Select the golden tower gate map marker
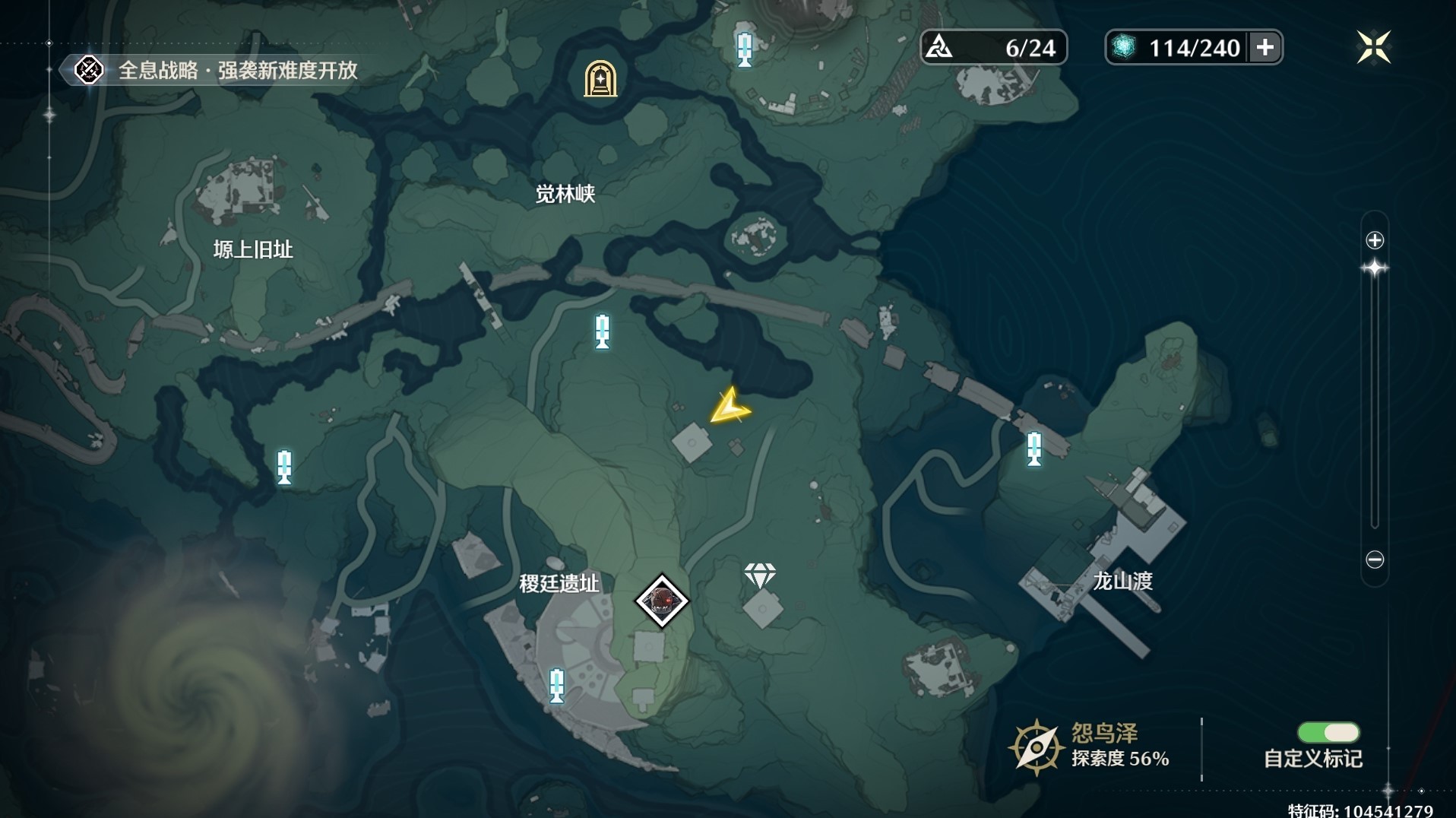The image size is (1456, 818). [x=600, y=78]
